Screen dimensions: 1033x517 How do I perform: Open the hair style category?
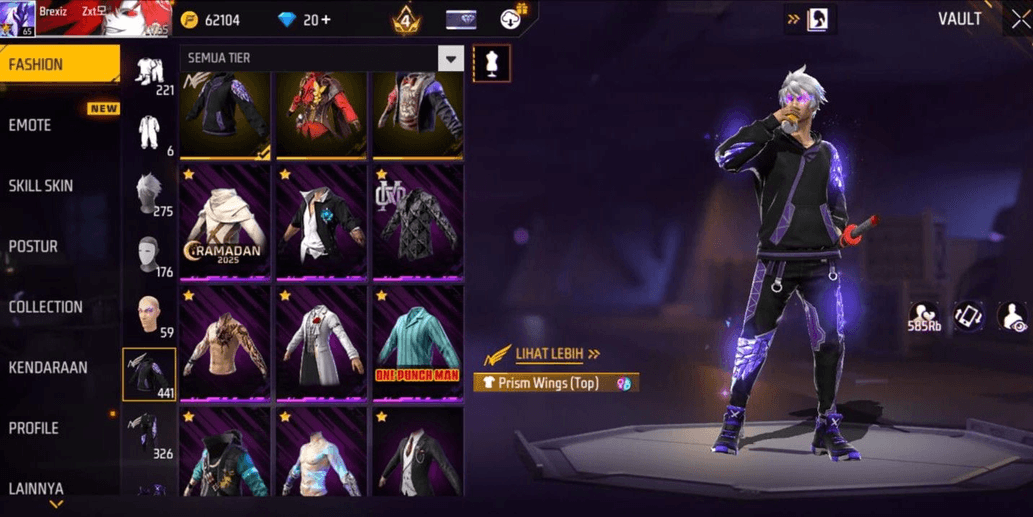(x=149, y=193)
